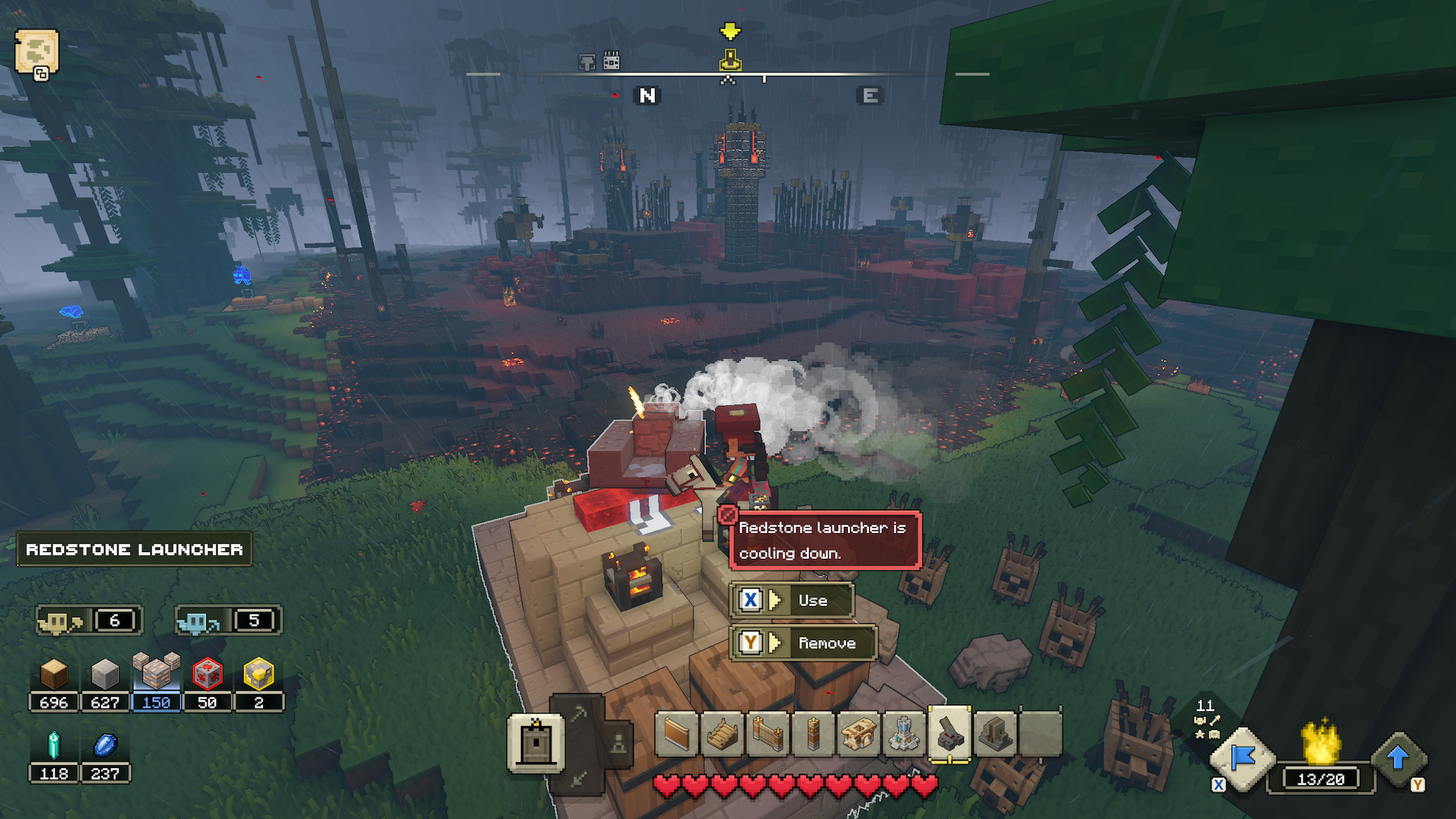Open the world map scroll icon
The height and width of the screenshot is (819, 1456).
click(x=36, y=52)
